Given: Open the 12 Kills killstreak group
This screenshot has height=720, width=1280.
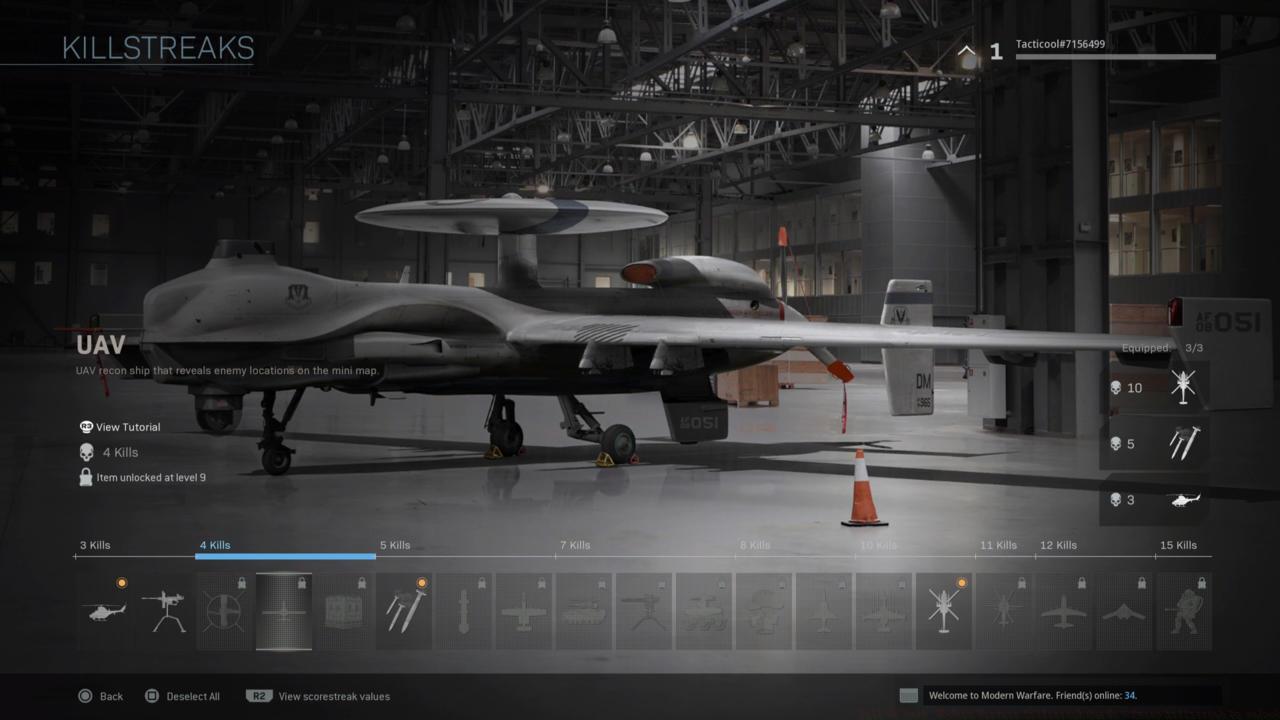Looking at the screenshot, I should [x=1058, y=545].
